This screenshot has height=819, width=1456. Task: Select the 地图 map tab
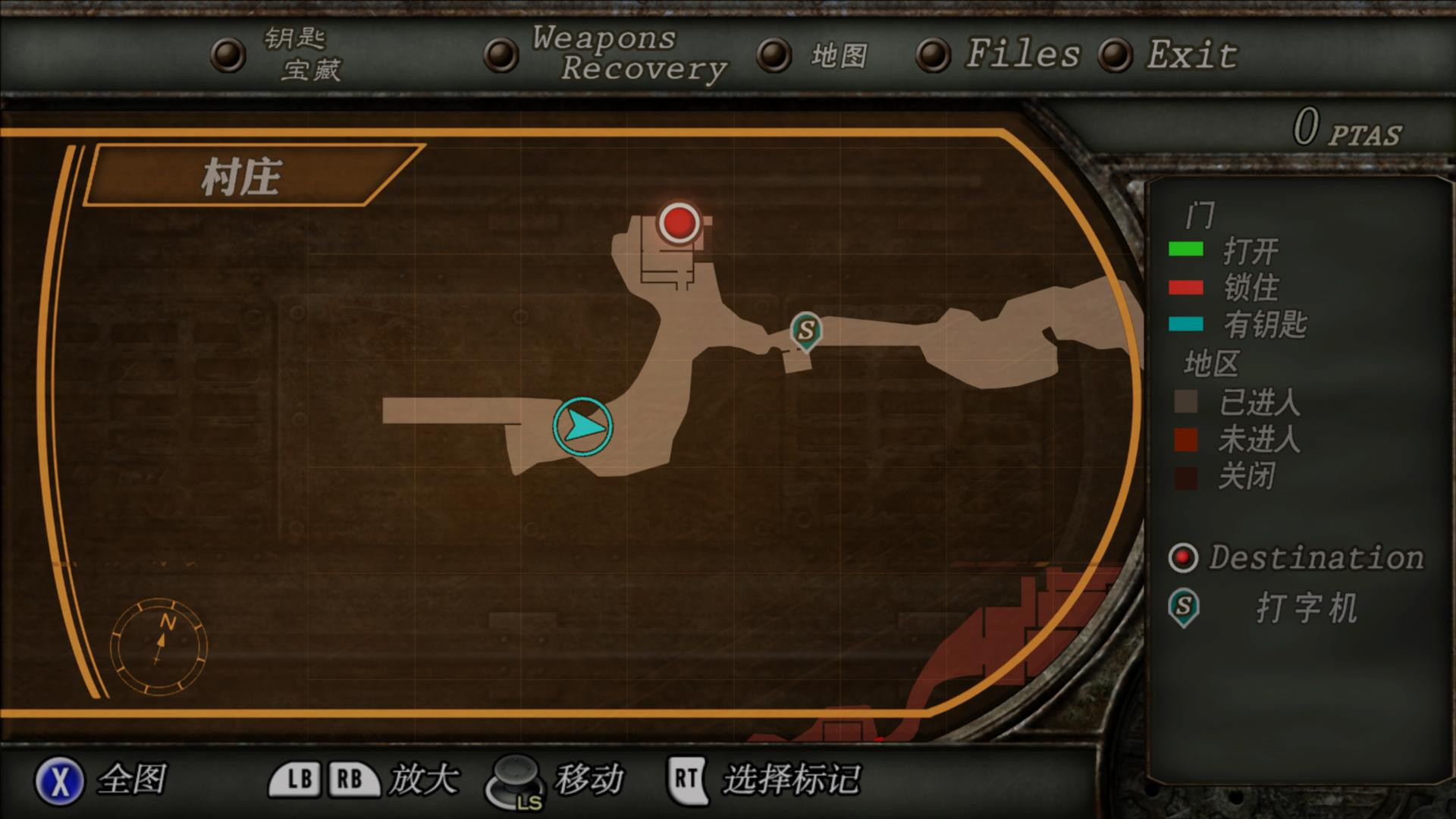[839, 55]
